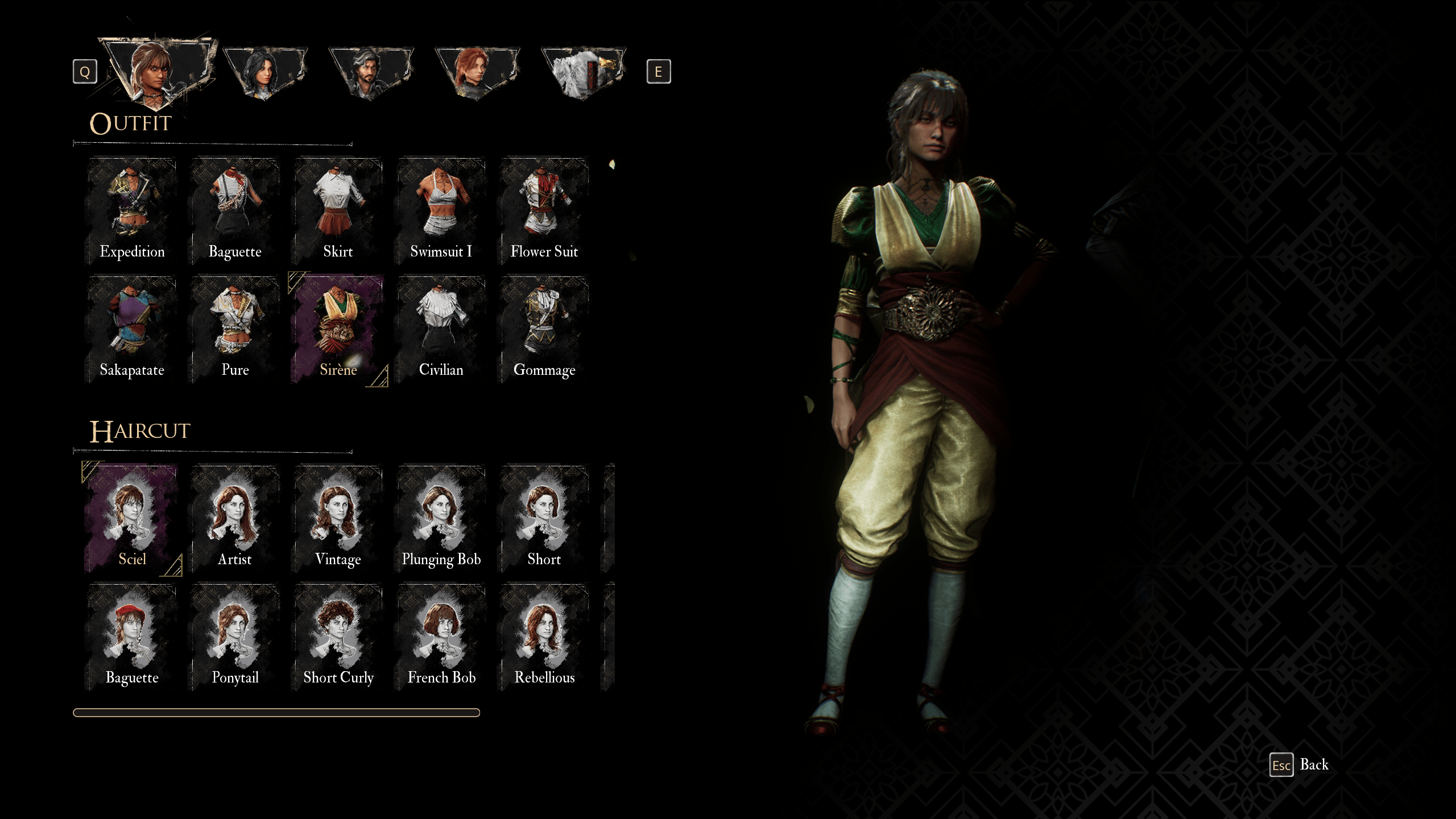Select the furry creature character portrait
The height and width of the screenshot is (819, 1456).
point(583,71)
